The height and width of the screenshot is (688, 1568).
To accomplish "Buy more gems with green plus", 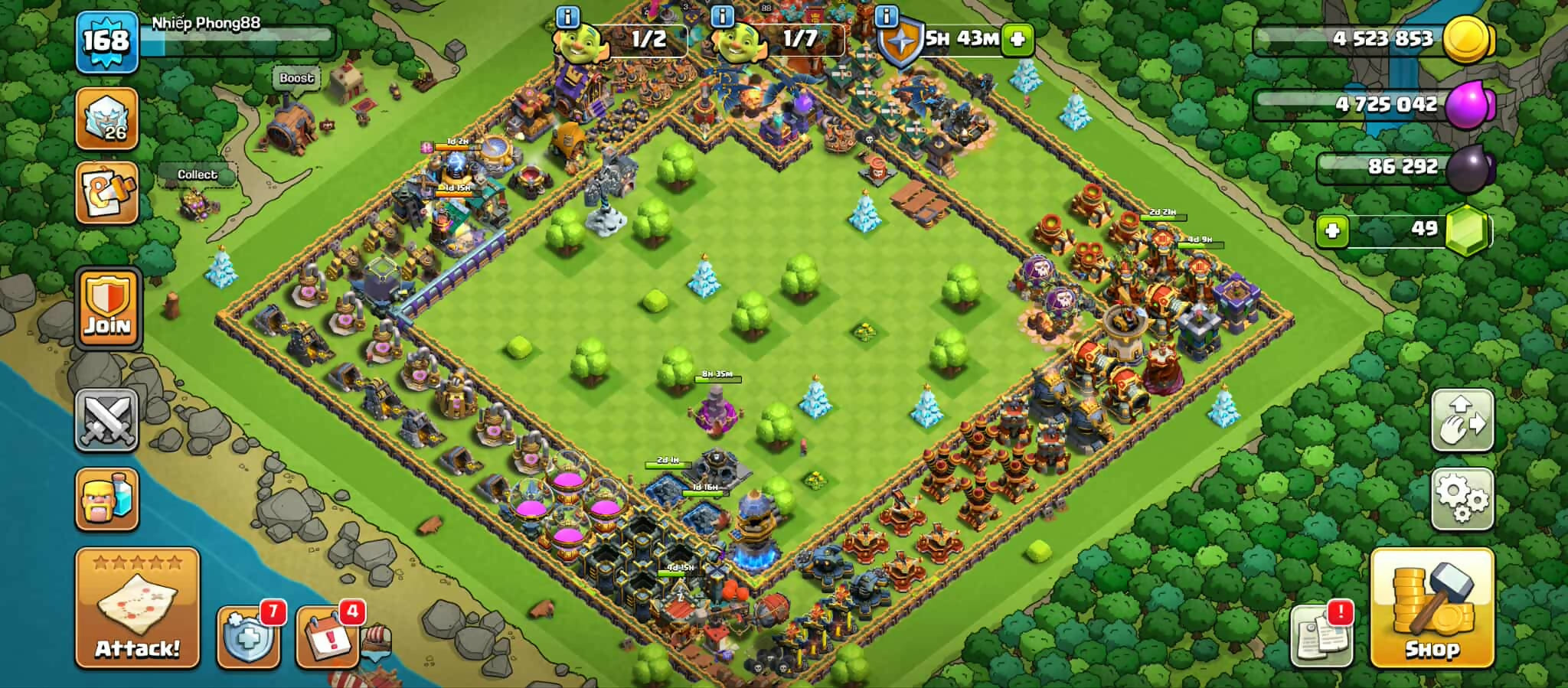I will (1332, 230).
